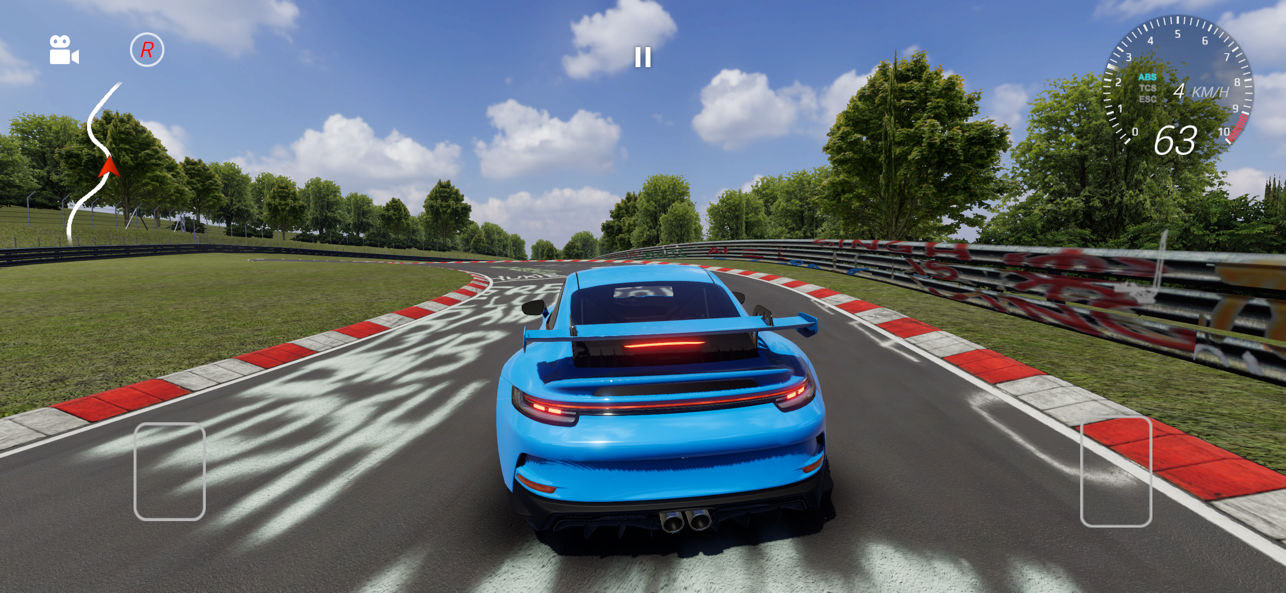
Task: Open the track minimap
Action: [x=97, y=163]
